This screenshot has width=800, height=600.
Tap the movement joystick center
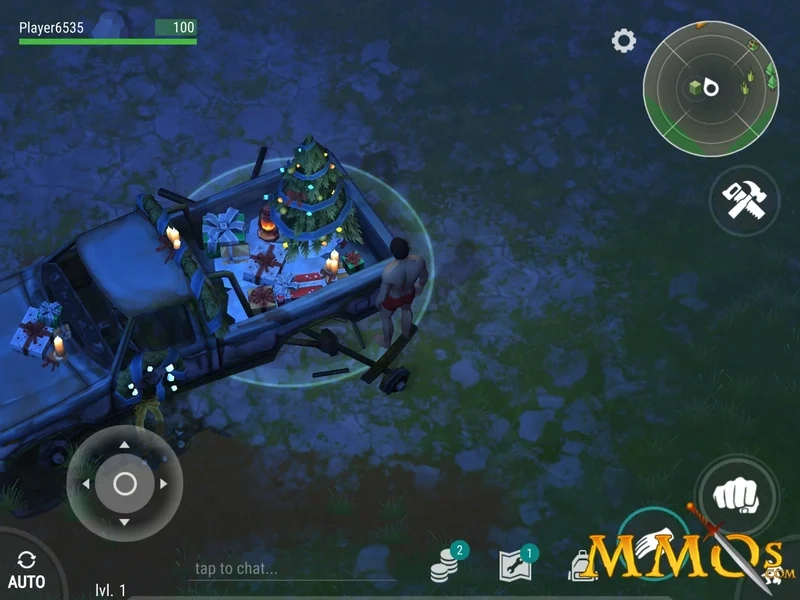click(125, 484)
